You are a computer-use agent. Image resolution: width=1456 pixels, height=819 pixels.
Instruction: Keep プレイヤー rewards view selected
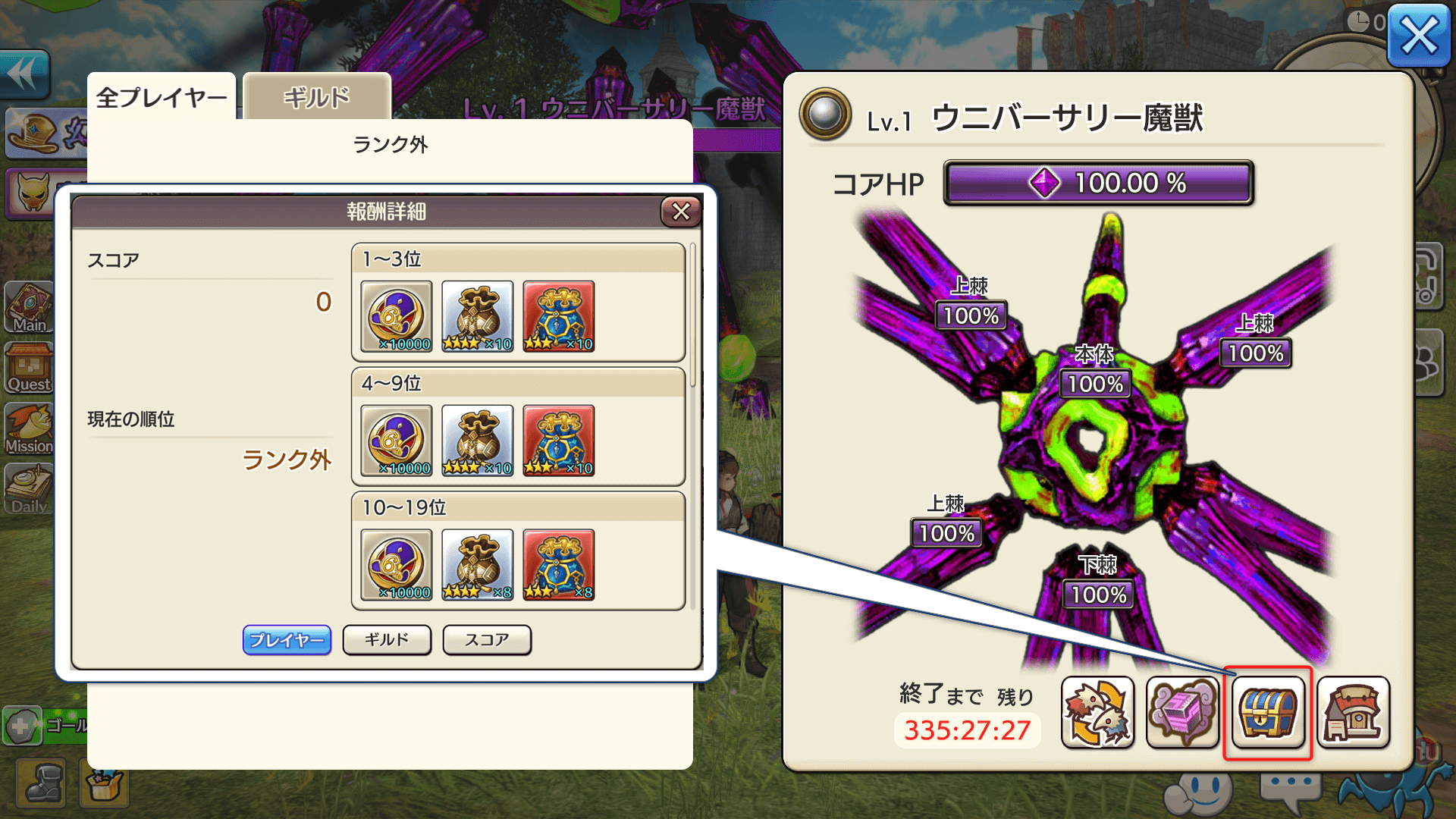(x=287, y=640)
